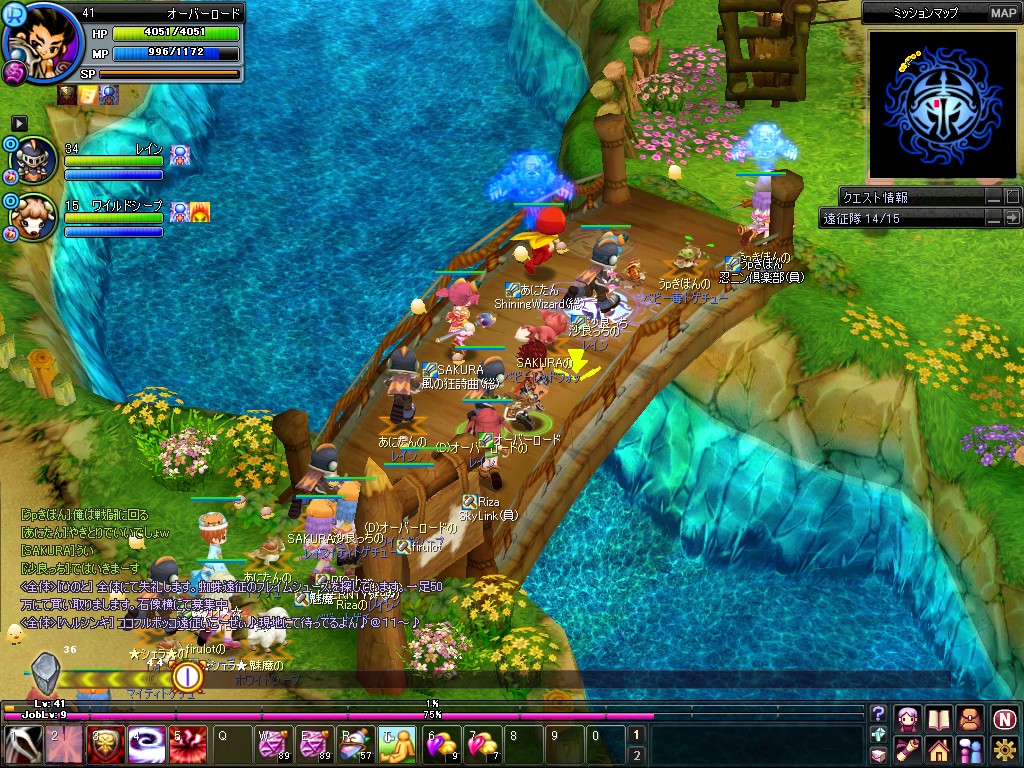Viewport: 1024px width, 768px height.
Task: Minimize the クエスト情報 quest info panel
Action: click(x=993, y=197)
